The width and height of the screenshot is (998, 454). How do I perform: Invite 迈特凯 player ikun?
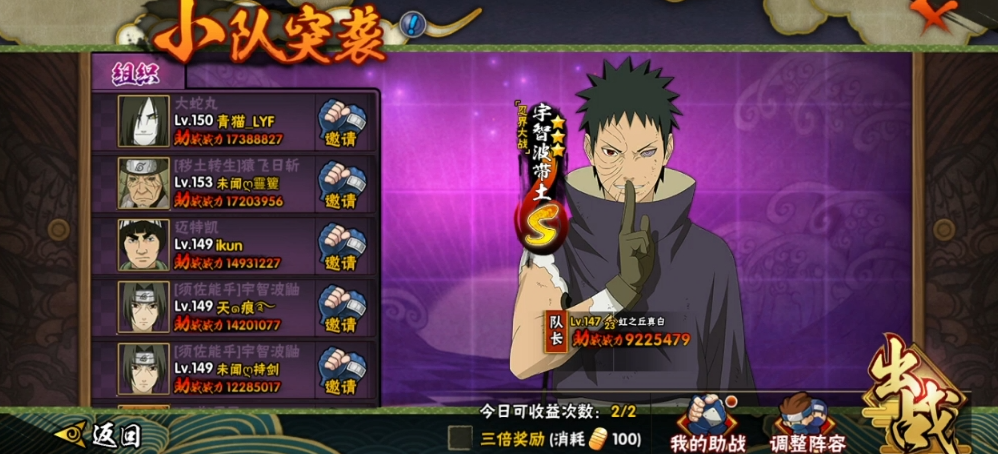coord(341,247)
